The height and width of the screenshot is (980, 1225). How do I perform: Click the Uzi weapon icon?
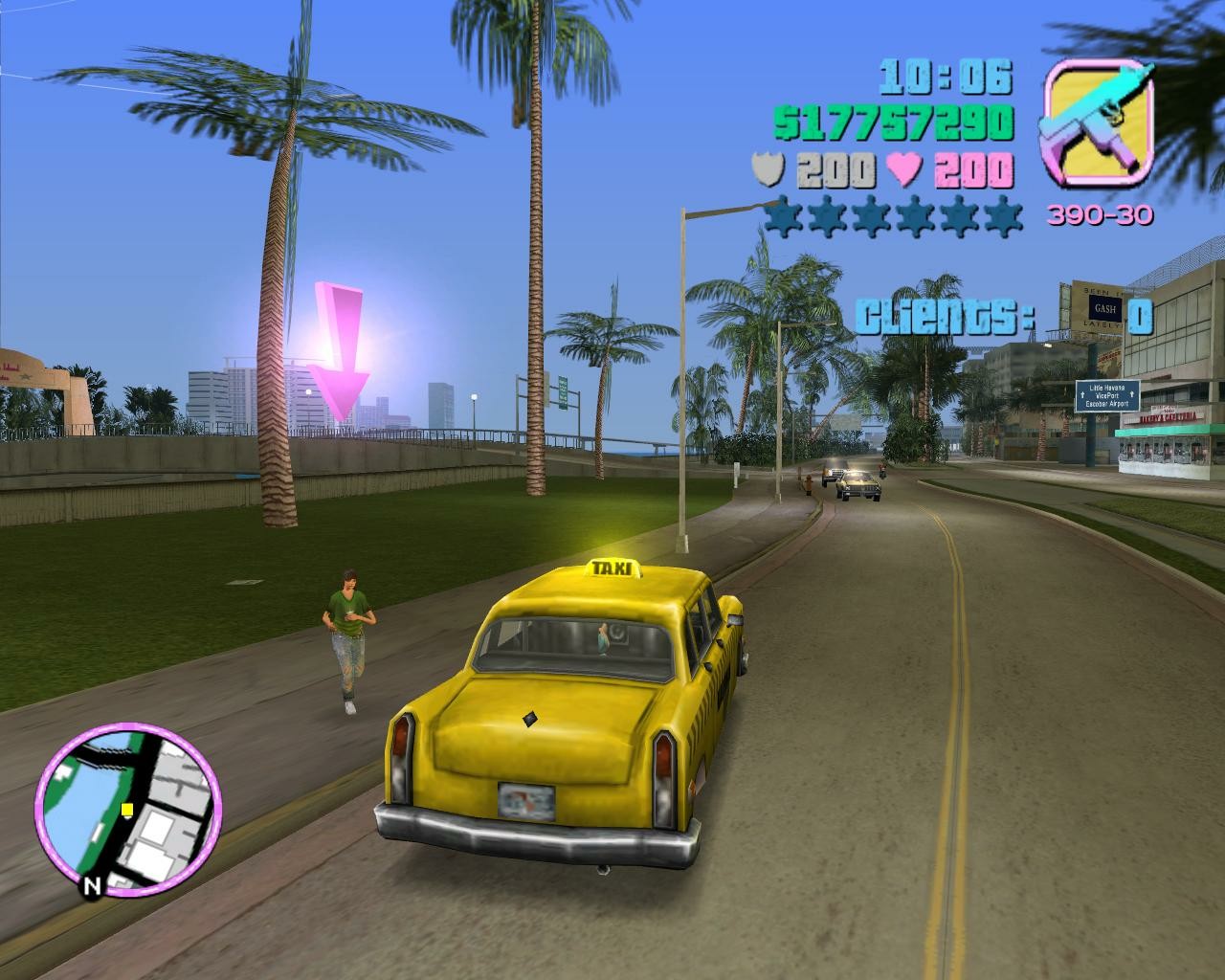coord(1098,121)
